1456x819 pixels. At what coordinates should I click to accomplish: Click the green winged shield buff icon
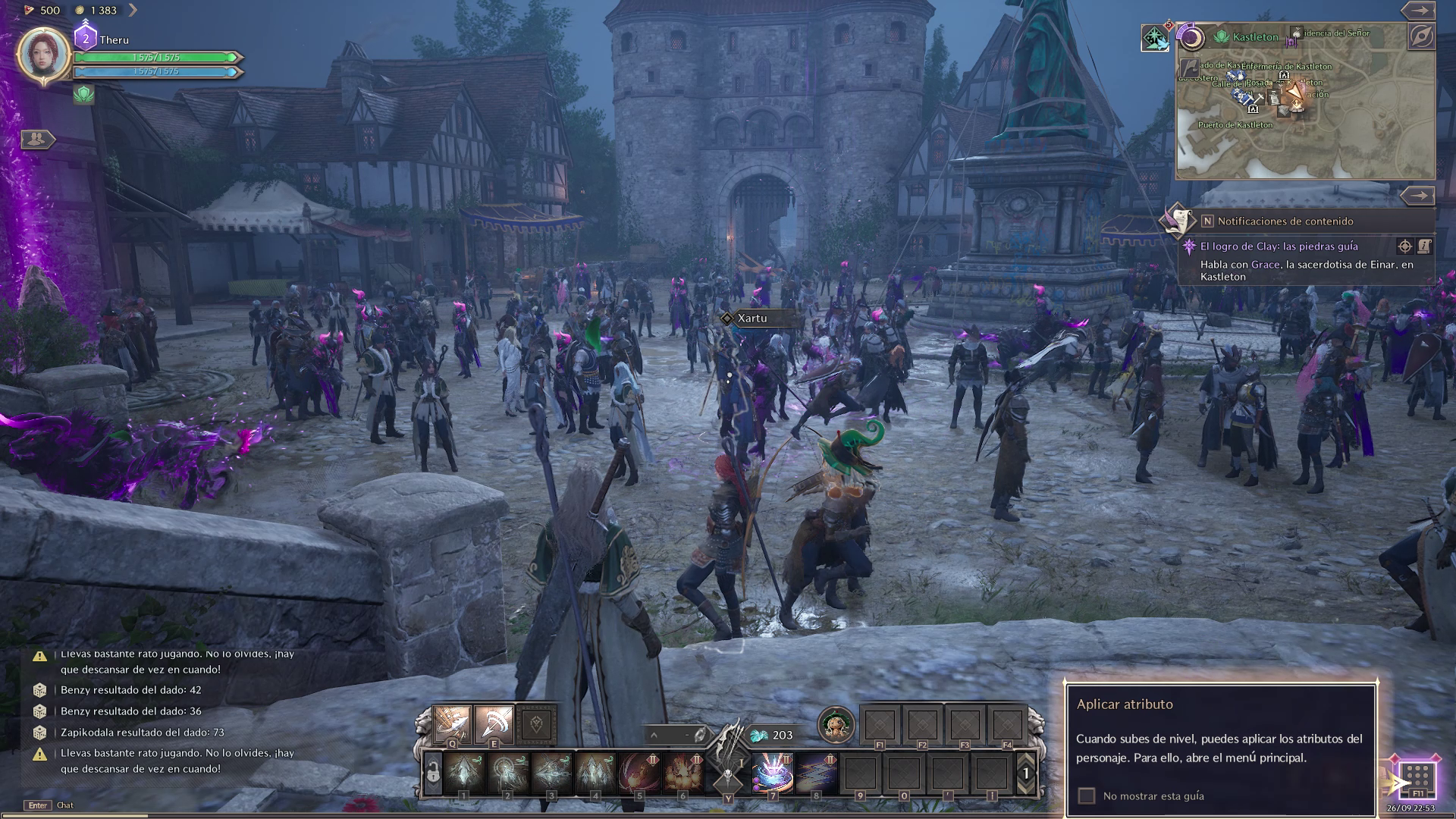click(83, 94)
